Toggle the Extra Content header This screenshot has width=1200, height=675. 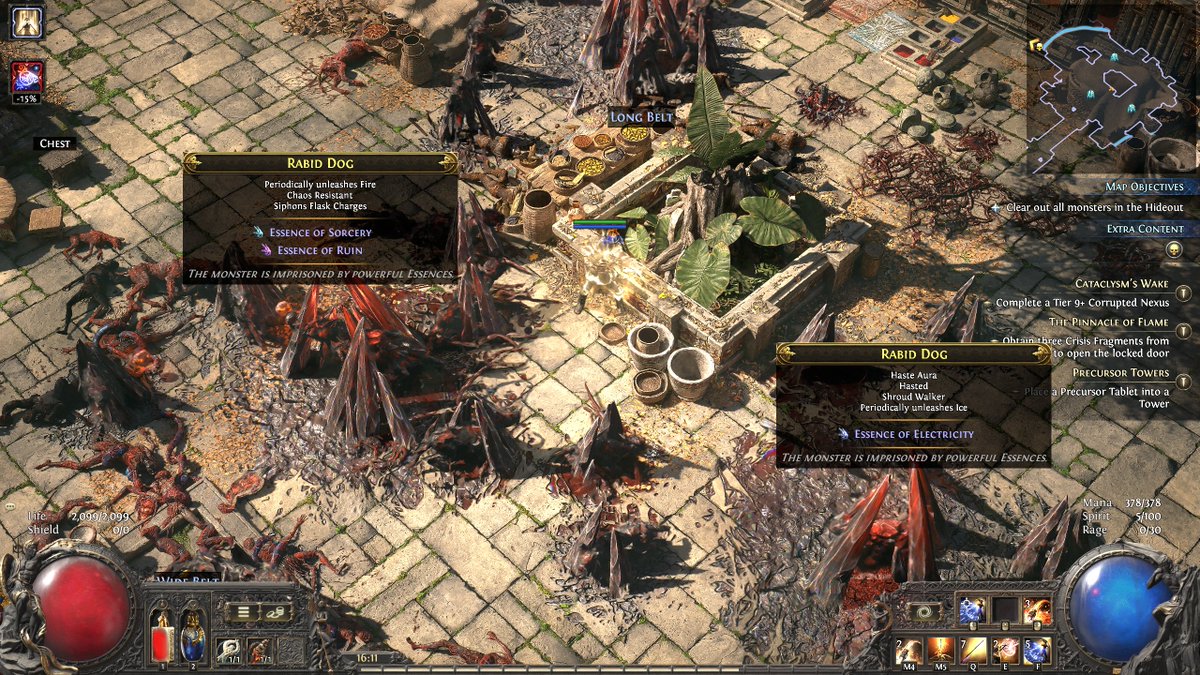click(1144, 229)
